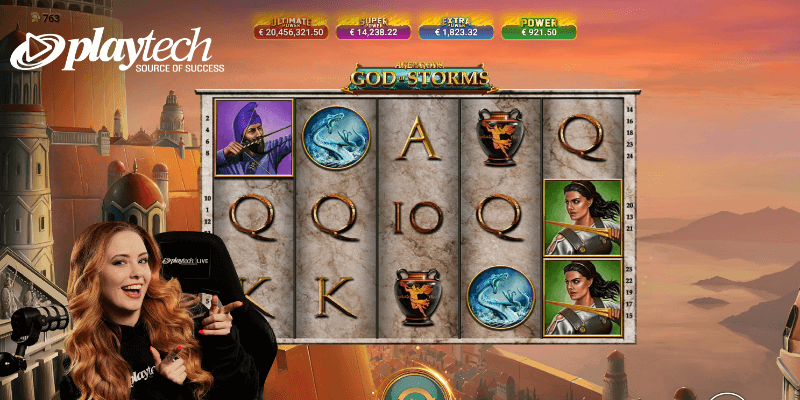Click the Playtech logo
800x400 pixels.
[x=118, y=52]
